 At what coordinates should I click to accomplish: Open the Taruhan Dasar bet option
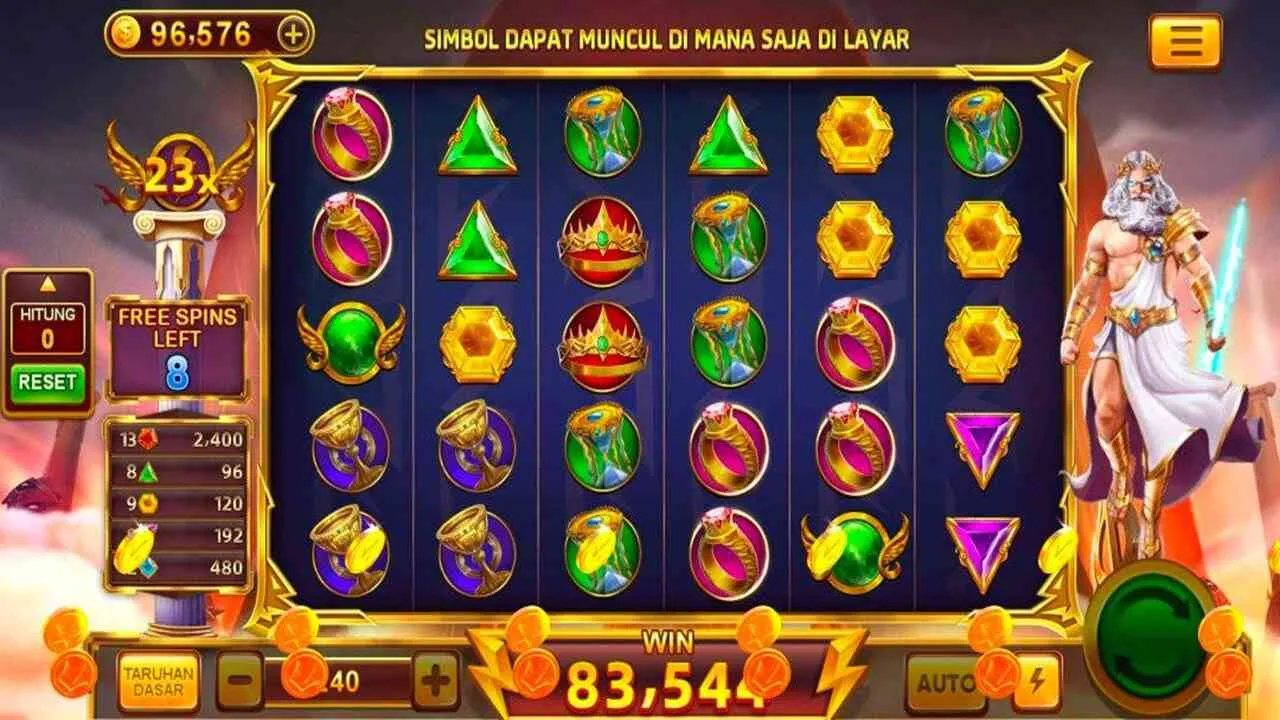click(158, 681)
